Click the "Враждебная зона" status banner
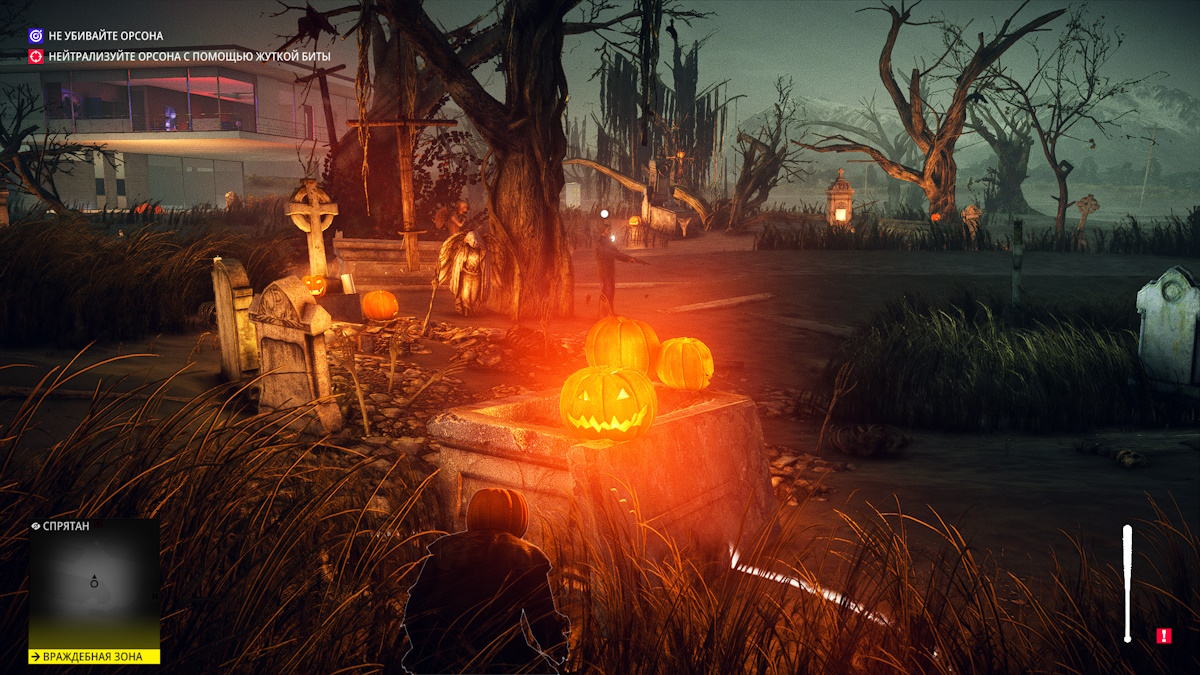1200x675 pixels. tap(94, 657)
